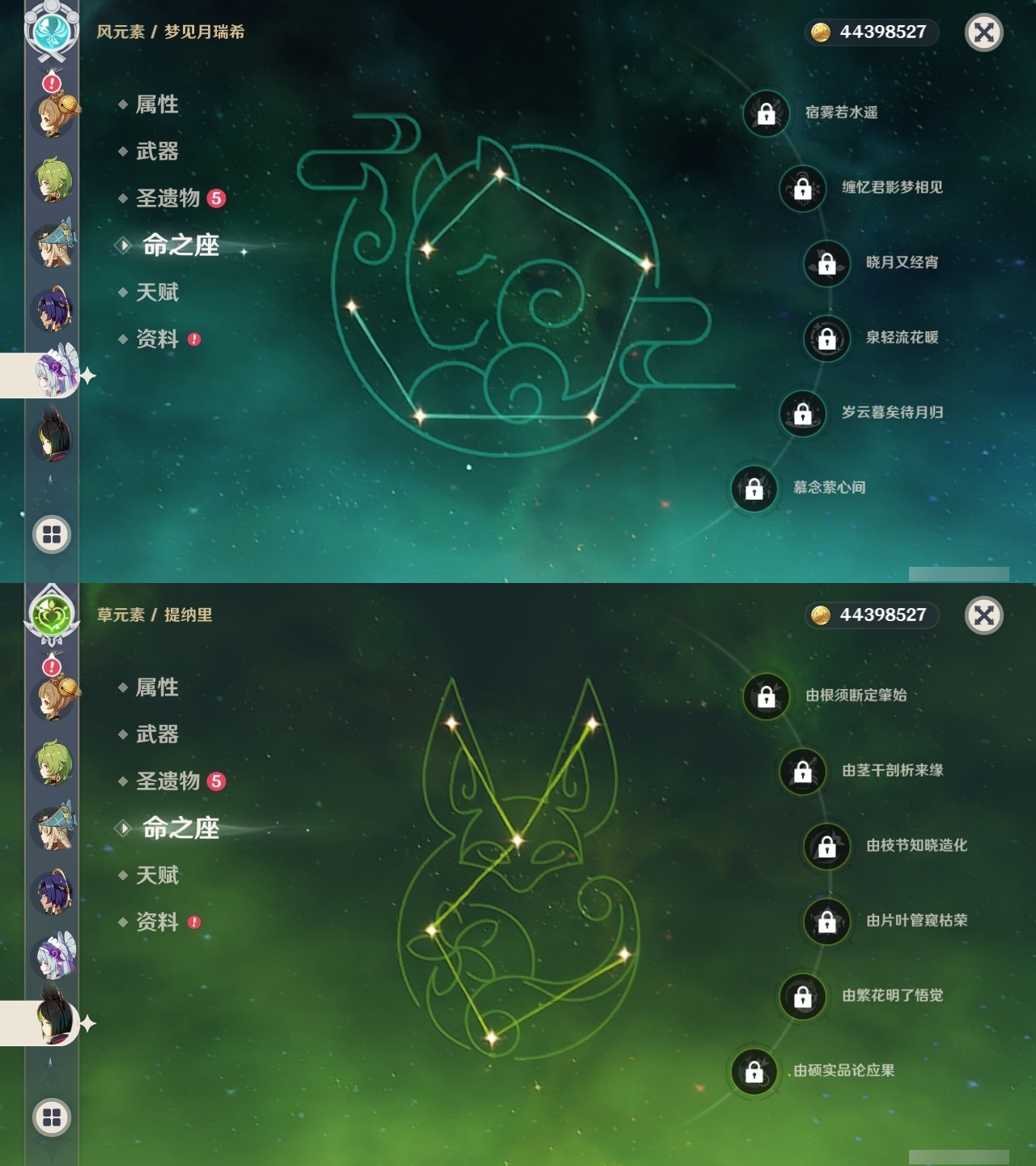Click the lock icon for 宿雾若水遥

(x=765, y=115)
